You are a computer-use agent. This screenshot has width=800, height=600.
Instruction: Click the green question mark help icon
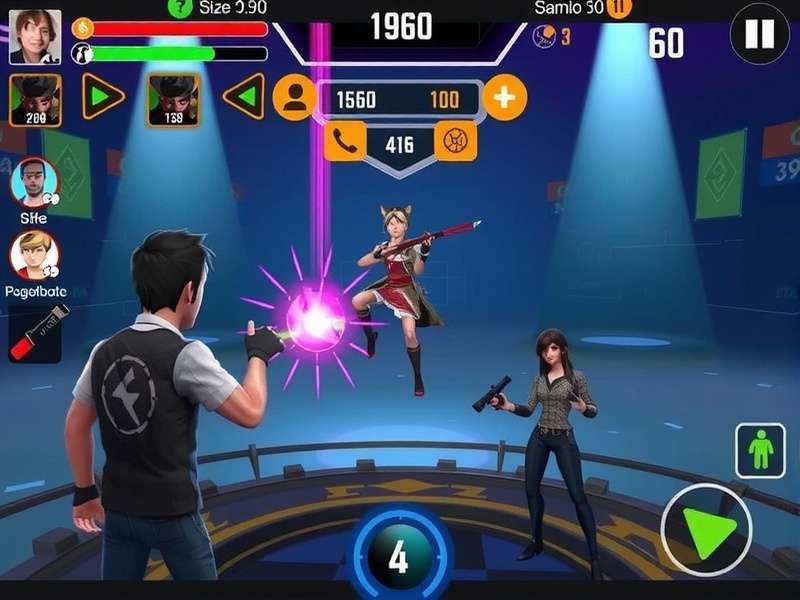pos(179,7)
